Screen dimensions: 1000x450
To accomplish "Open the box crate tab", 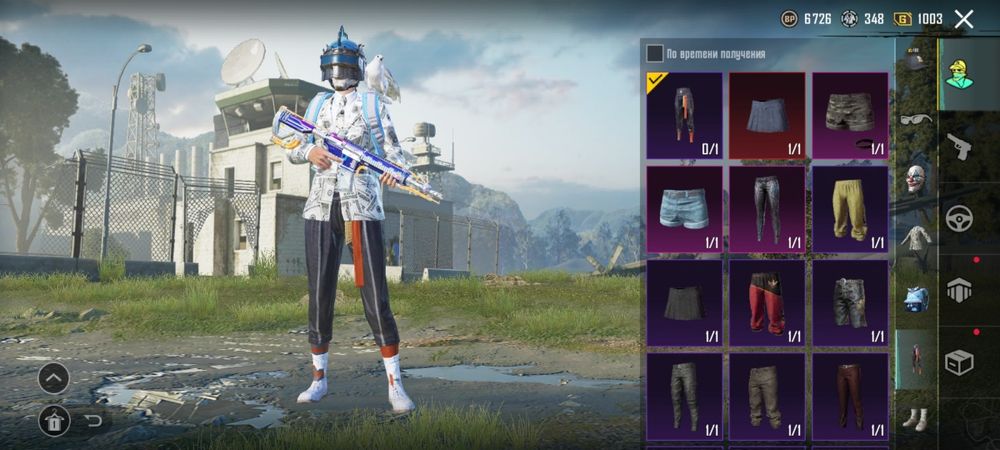I will (959, 362).
